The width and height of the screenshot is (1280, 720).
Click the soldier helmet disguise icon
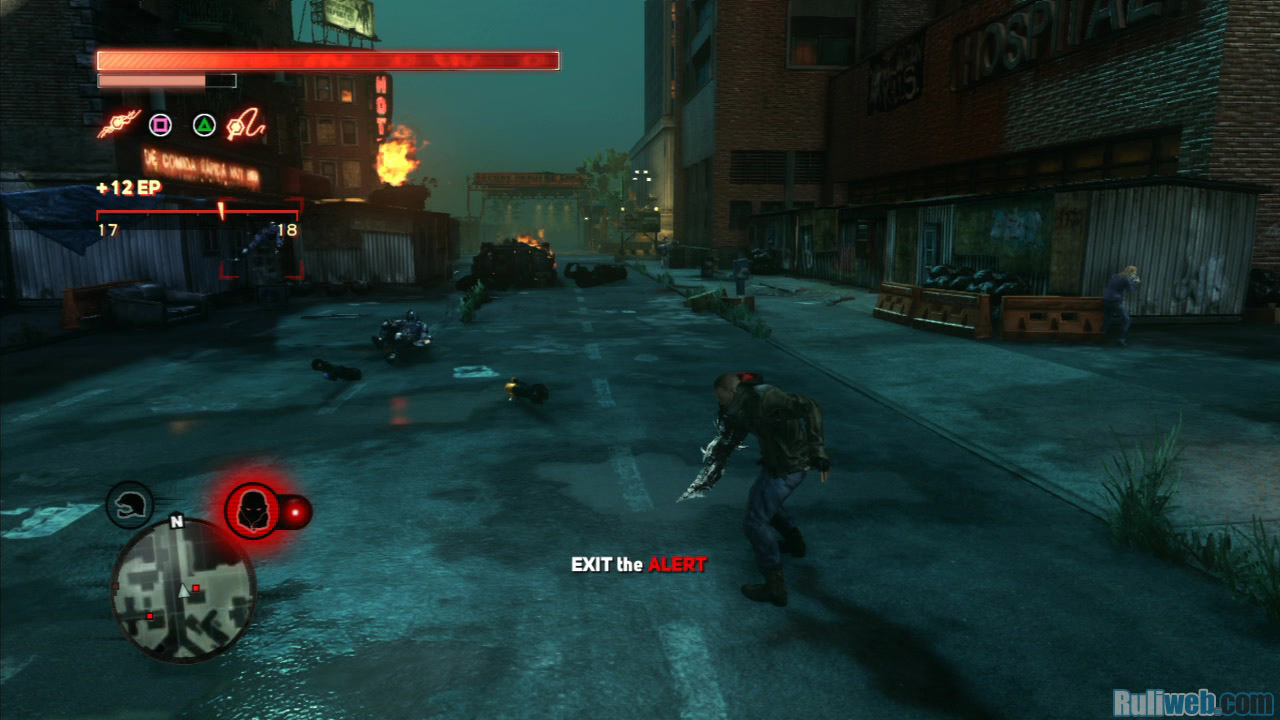coord(129,505)
